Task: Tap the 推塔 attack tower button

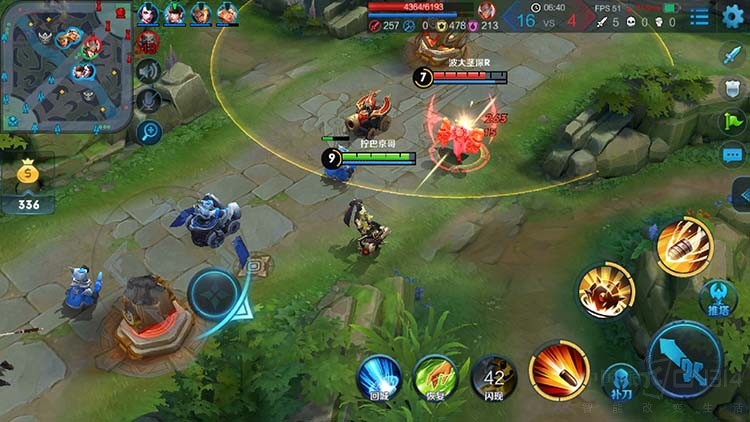Action: tap(717, 296)
